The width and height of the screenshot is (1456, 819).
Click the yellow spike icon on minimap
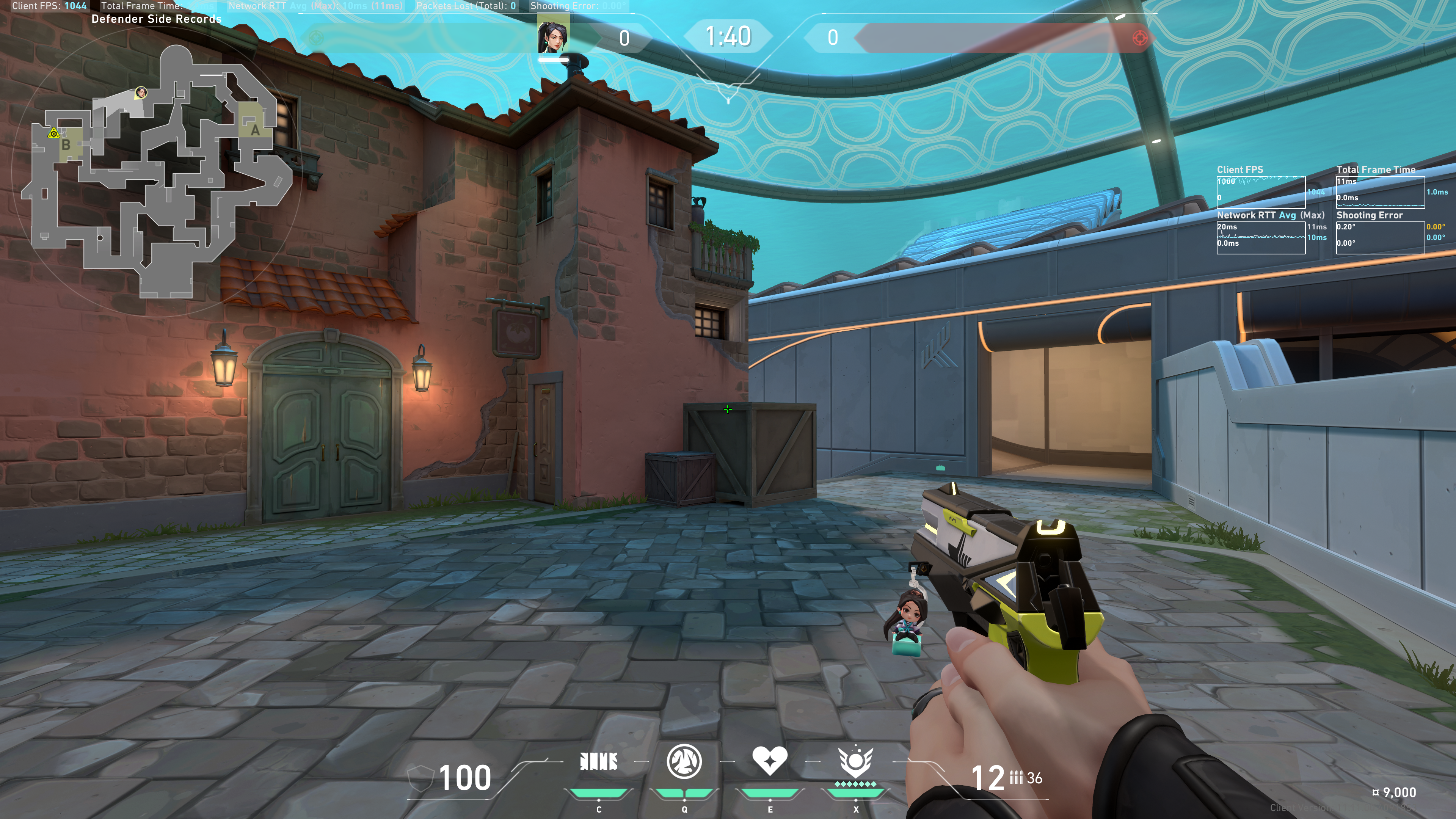click(54, 133)
